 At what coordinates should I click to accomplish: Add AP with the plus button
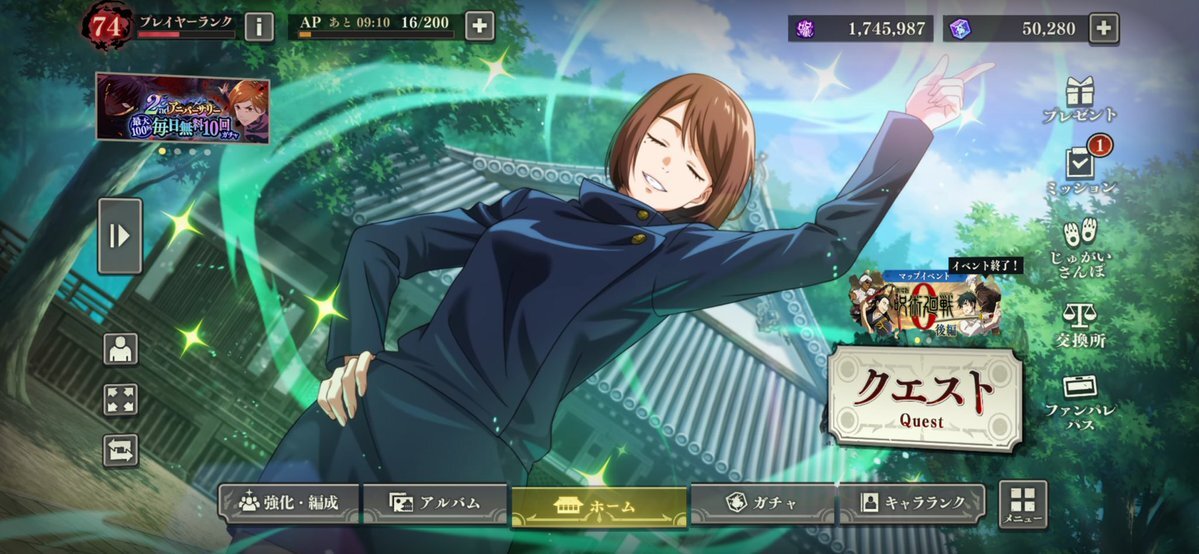[x=480, y=26]
